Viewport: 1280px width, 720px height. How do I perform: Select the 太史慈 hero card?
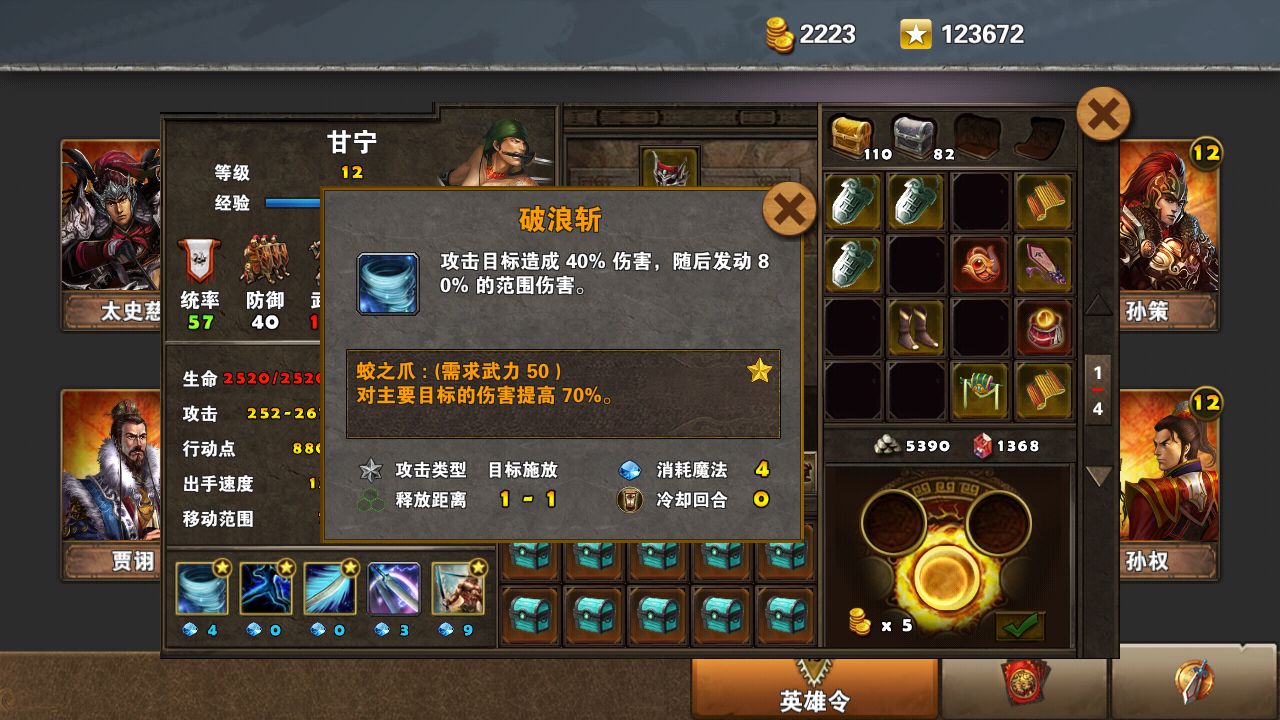click(112, 235)
